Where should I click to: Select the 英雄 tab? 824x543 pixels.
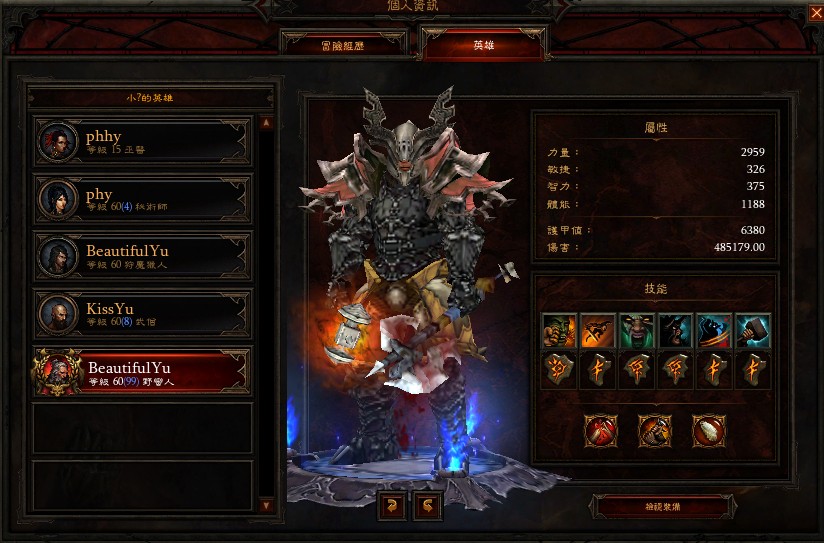[484, 44]
